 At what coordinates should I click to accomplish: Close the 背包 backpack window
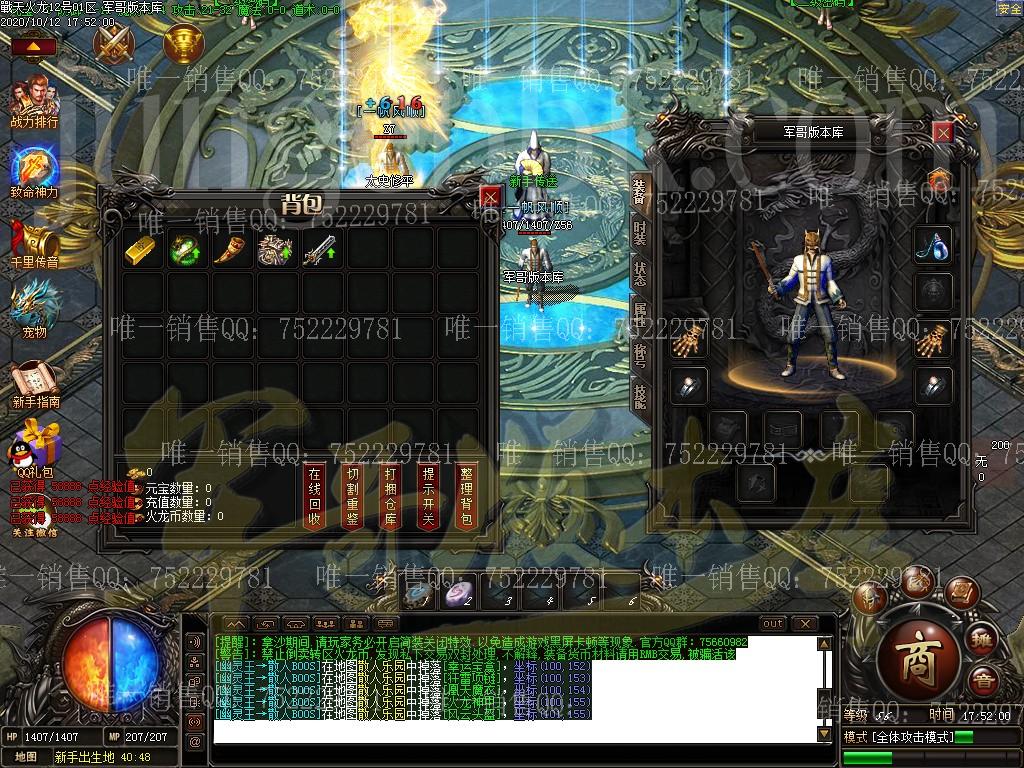489,197
